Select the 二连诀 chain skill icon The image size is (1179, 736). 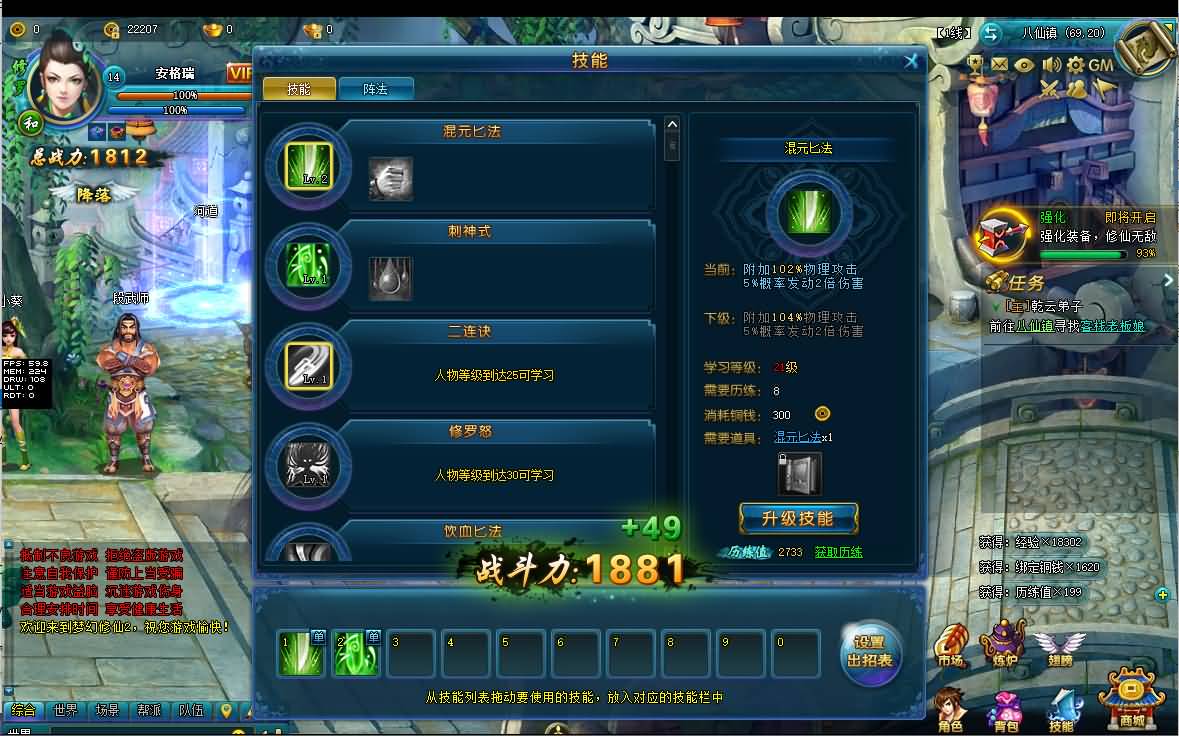click(309, 365)
